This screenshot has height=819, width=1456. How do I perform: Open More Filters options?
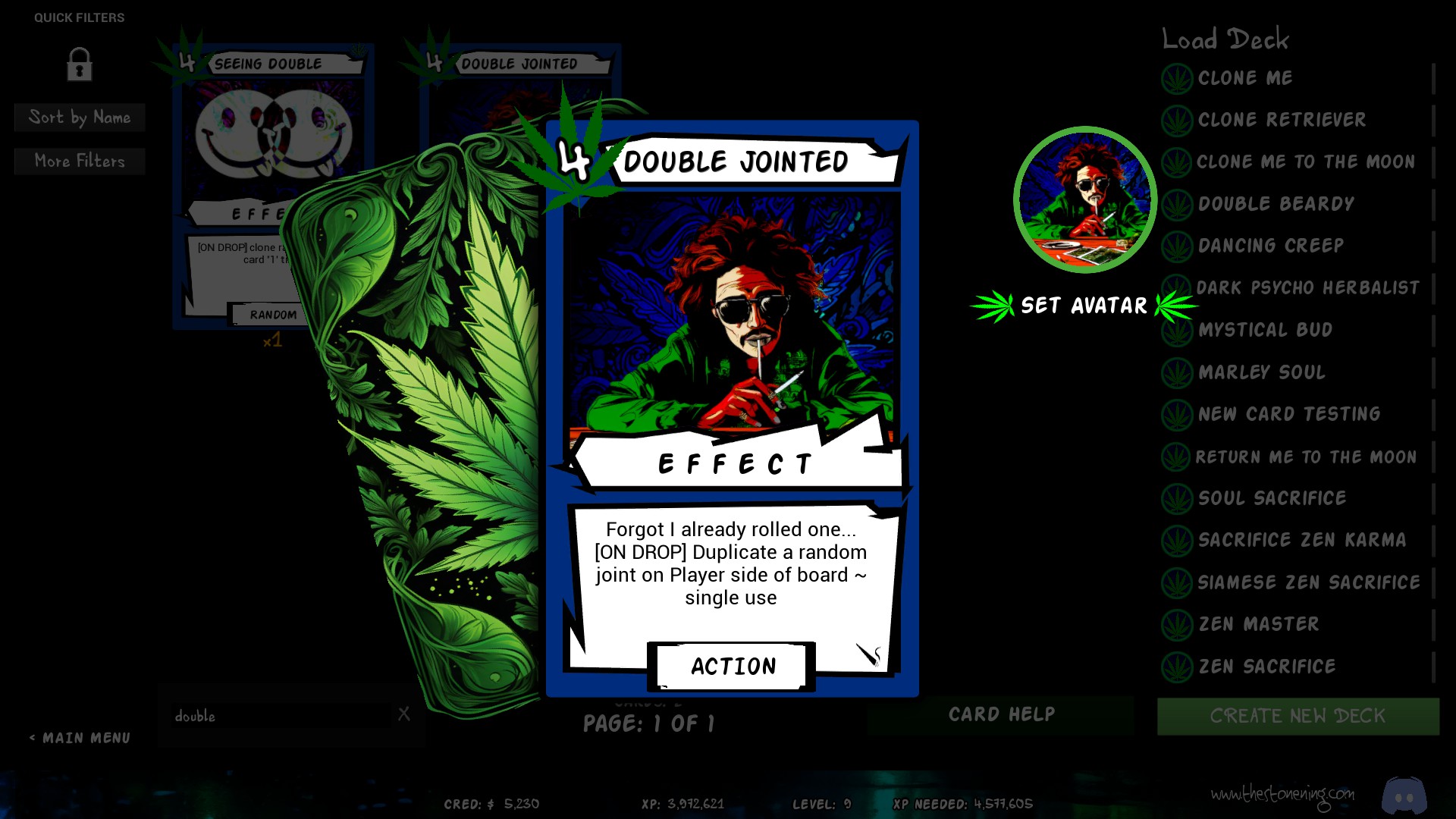tap(80, 161)
